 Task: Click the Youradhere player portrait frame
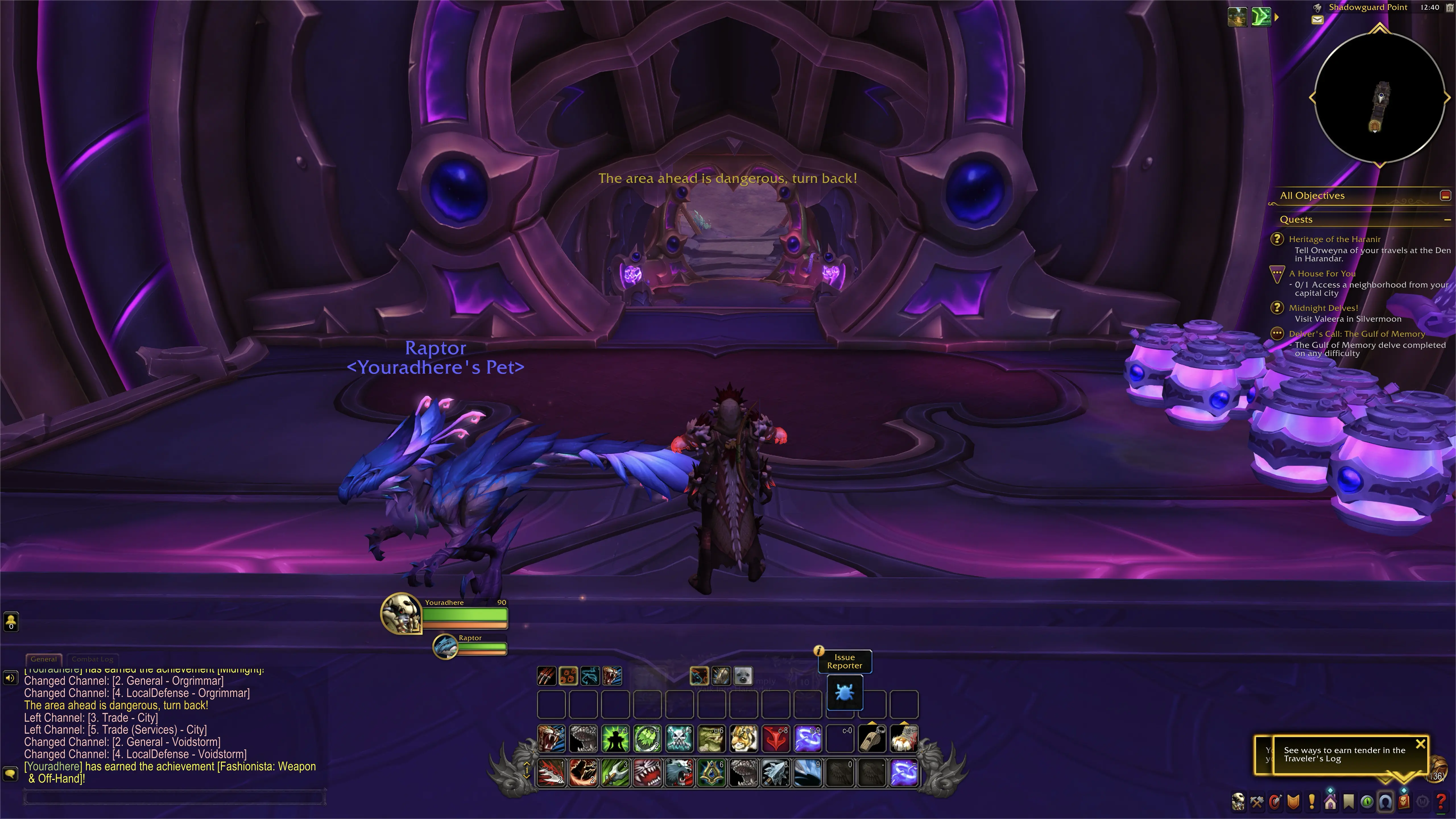coord(401,613)
